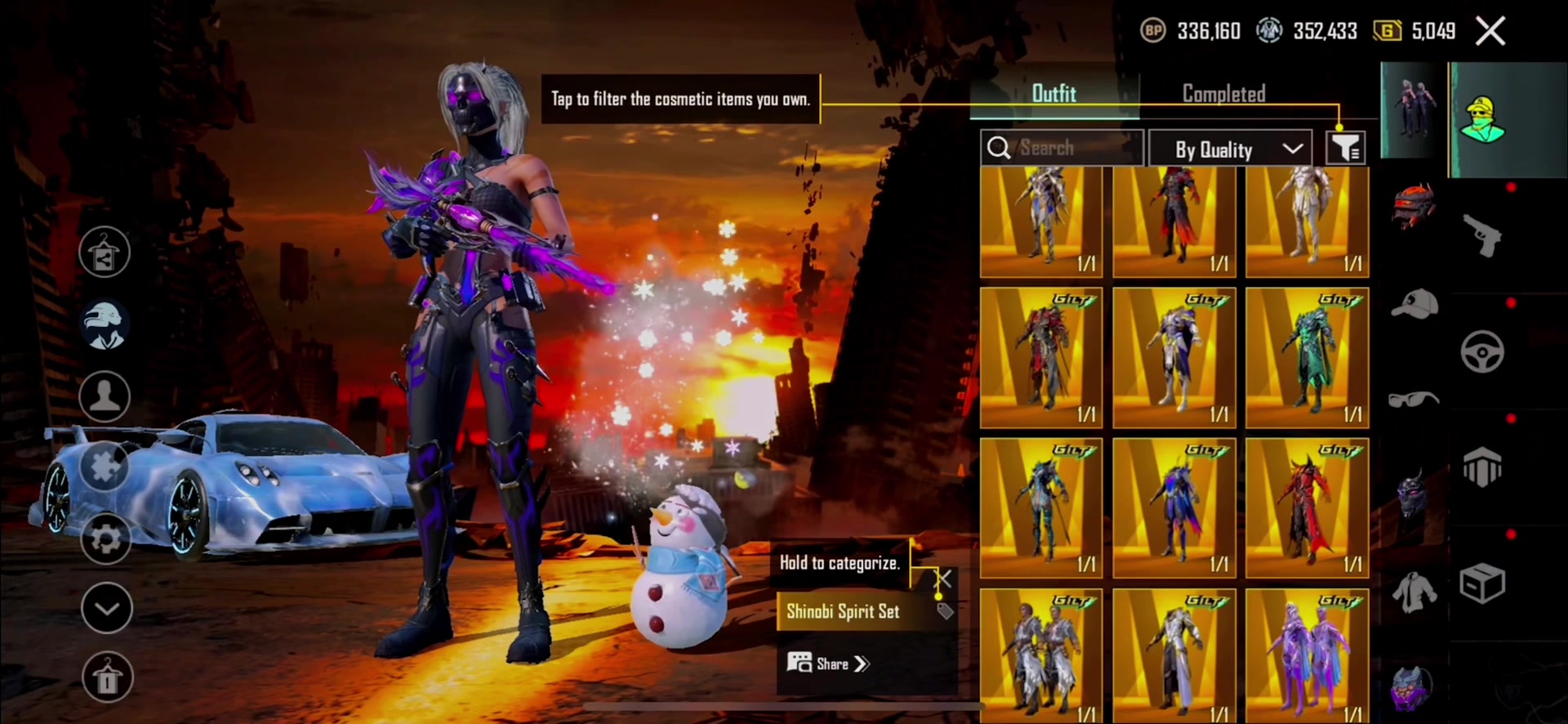Close the inventory screen with the X
1568x724 pixels.
[x=1490, y=32]
